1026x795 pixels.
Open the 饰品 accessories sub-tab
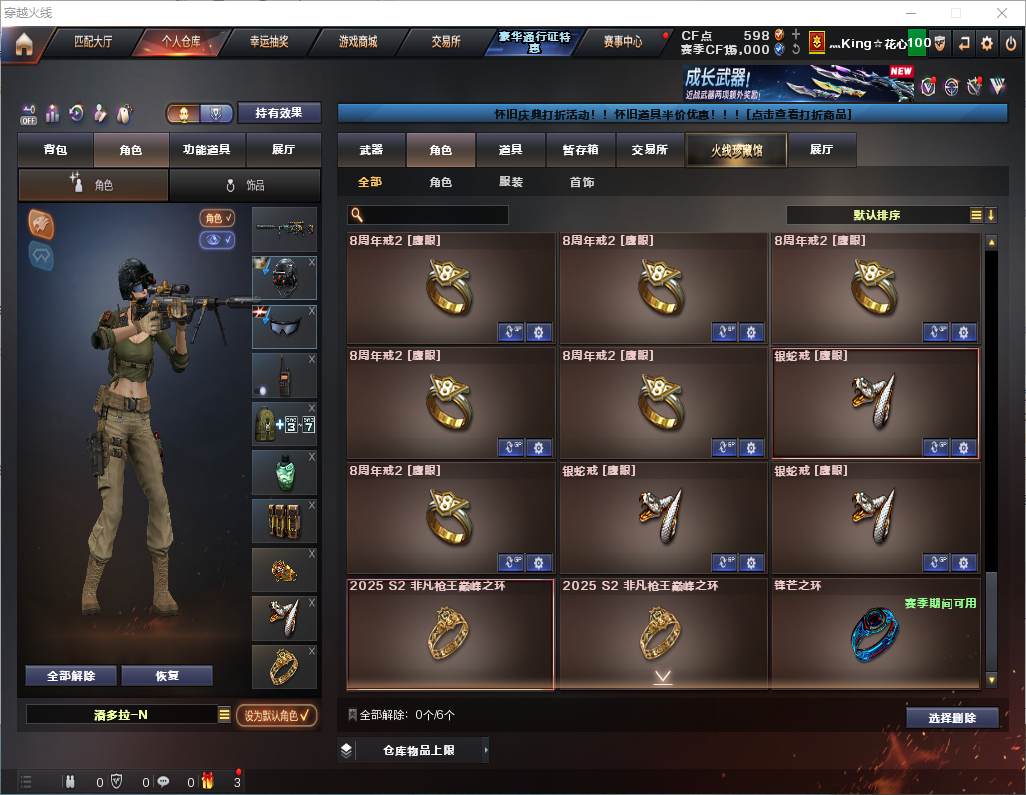(x=245, y=185)
